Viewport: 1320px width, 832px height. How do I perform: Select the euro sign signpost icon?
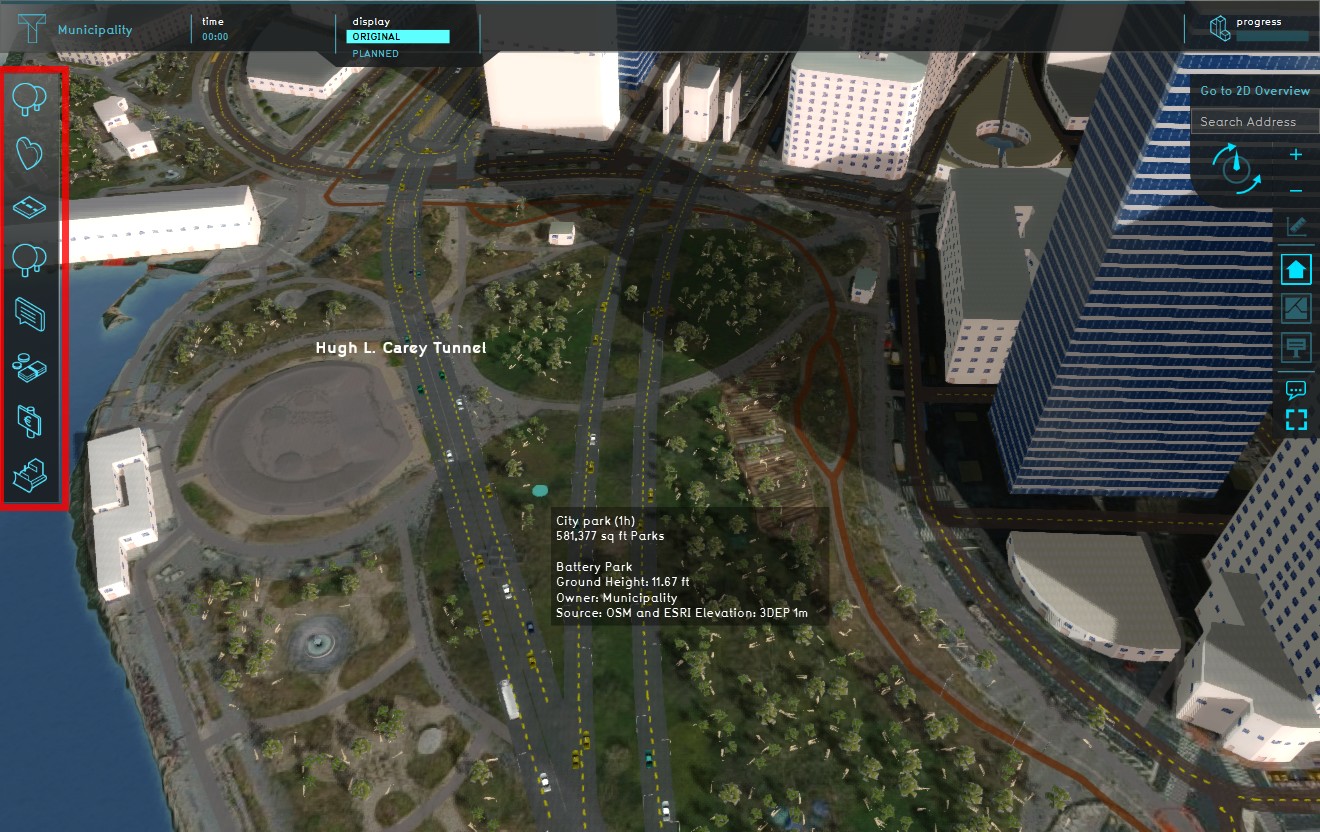tap(31, 421)
